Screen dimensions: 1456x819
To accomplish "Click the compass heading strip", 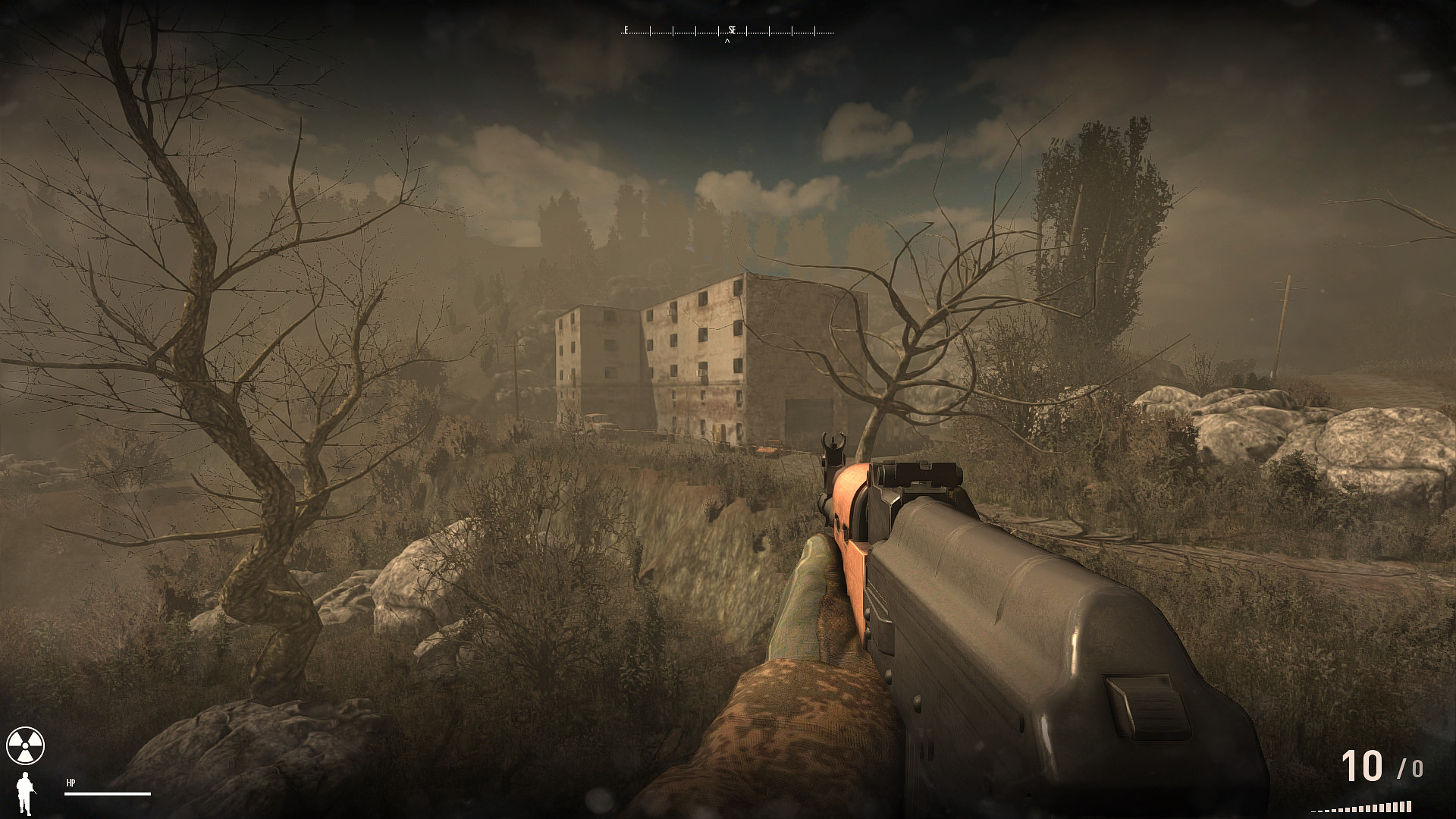I will pyautogui.click(x=727, y=31).
